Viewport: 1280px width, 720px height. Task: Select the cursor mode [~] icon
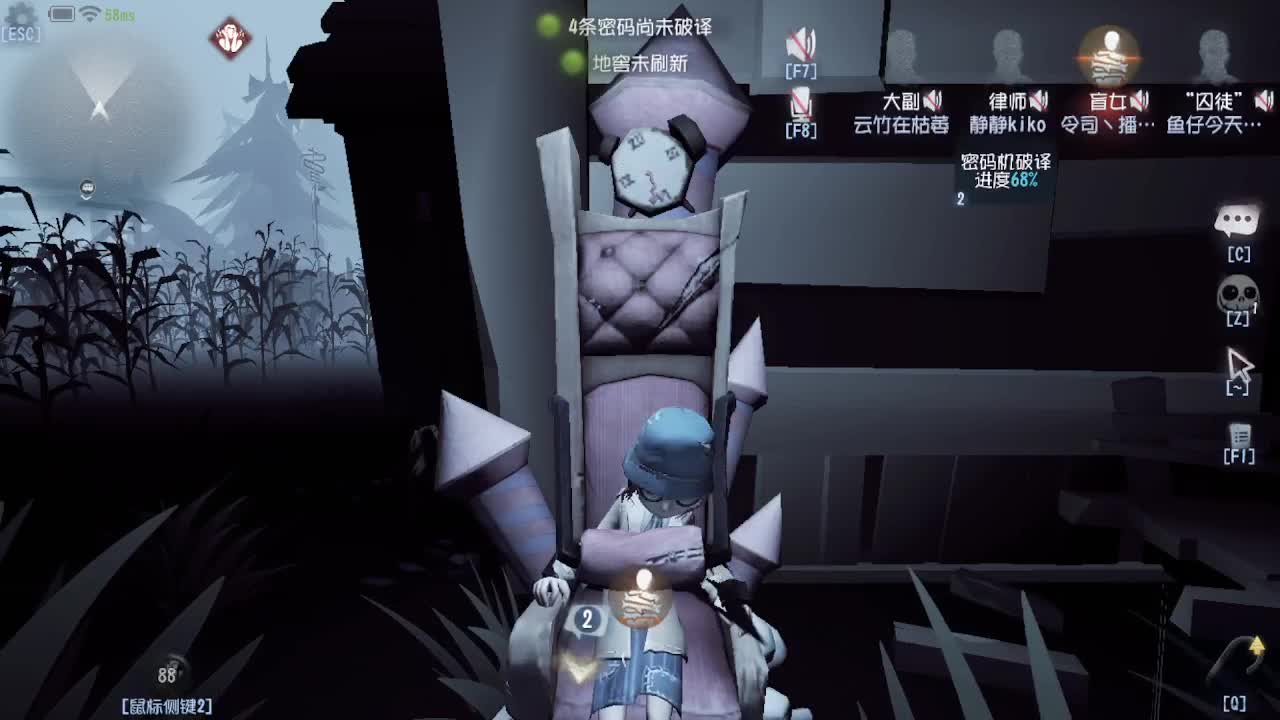click(1238, 365)
